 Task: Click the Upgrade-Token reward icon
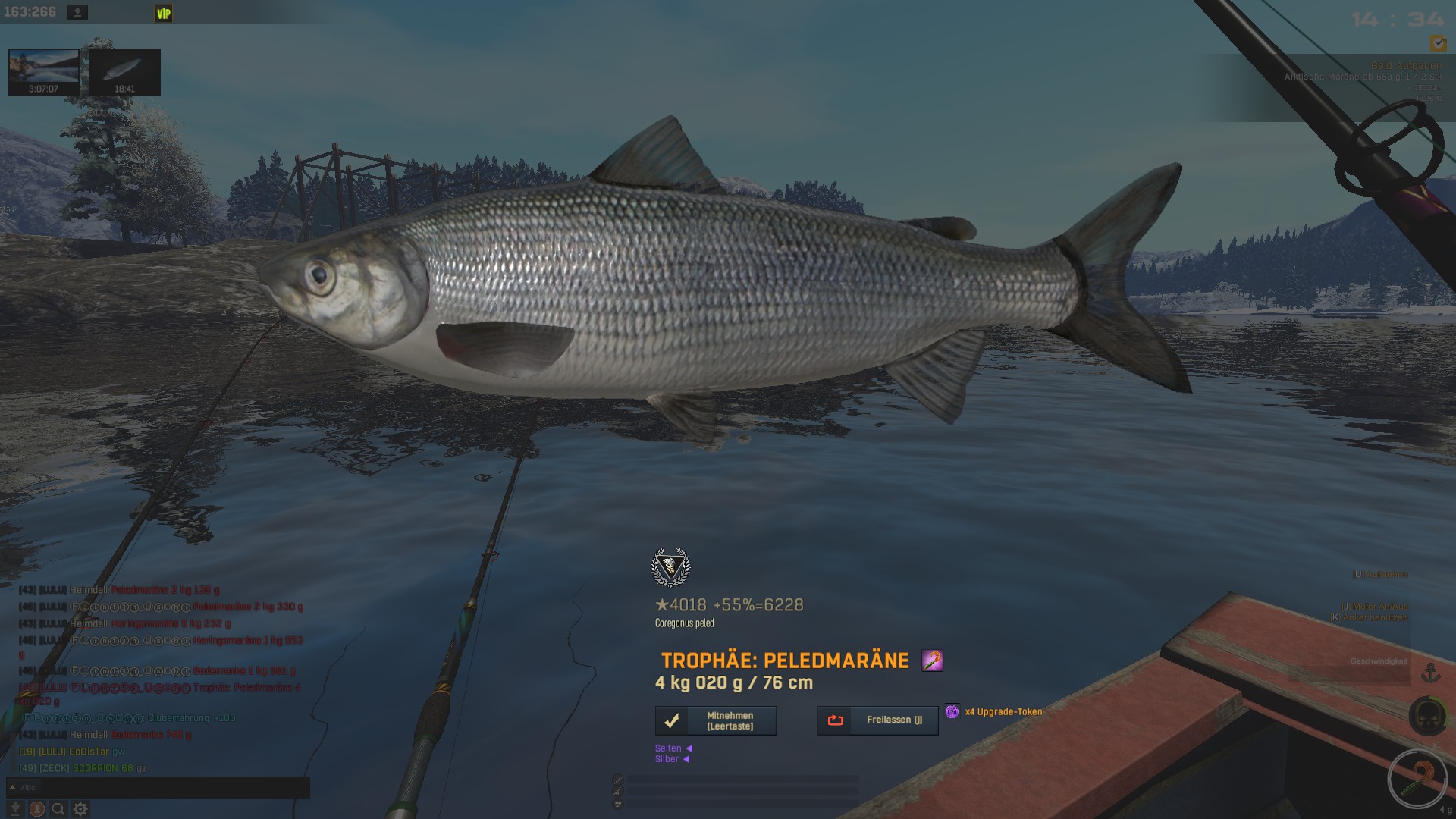pyautogui.click(x=952, y=711)
